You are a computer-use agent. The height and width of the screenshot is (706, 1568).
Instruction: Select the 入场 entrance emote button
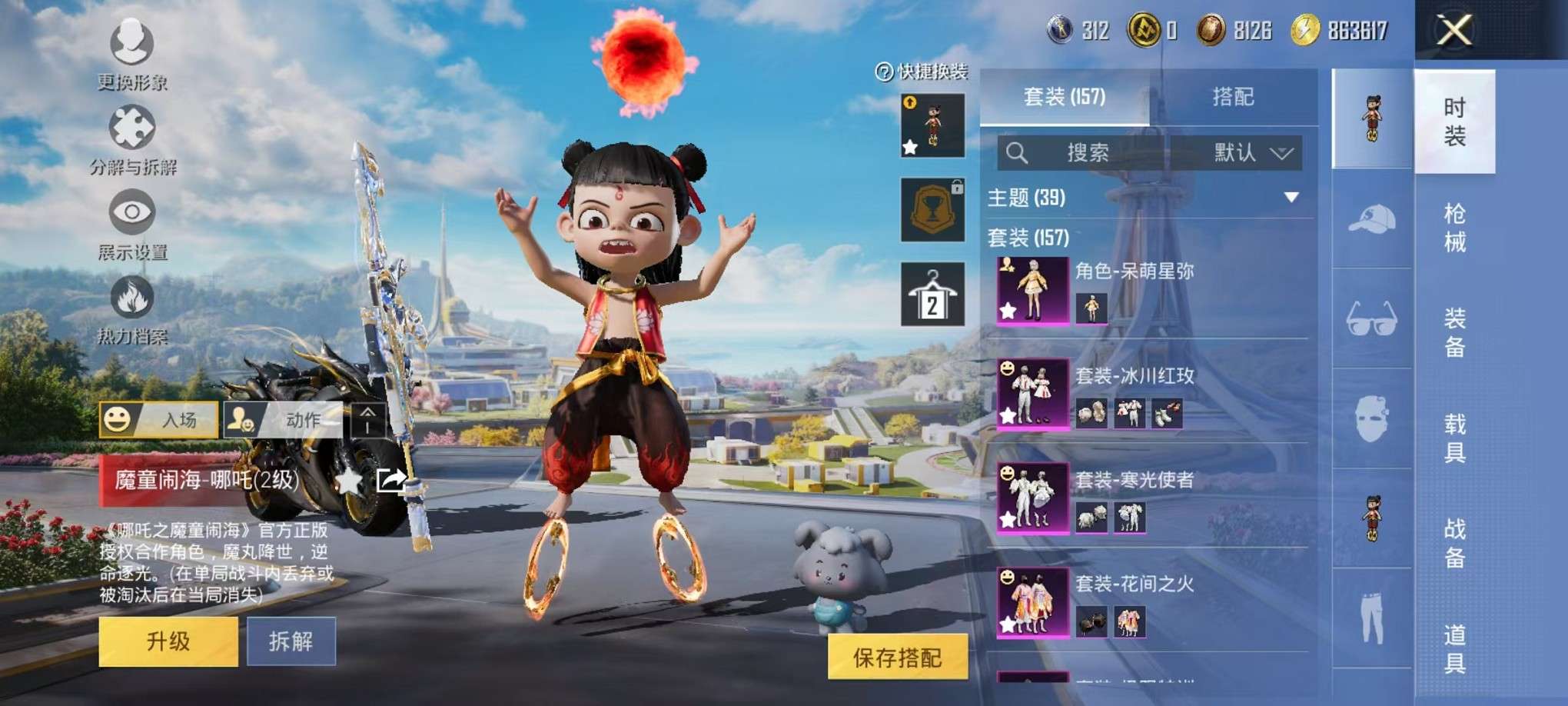pyautogui.click(x=158, y=420)
